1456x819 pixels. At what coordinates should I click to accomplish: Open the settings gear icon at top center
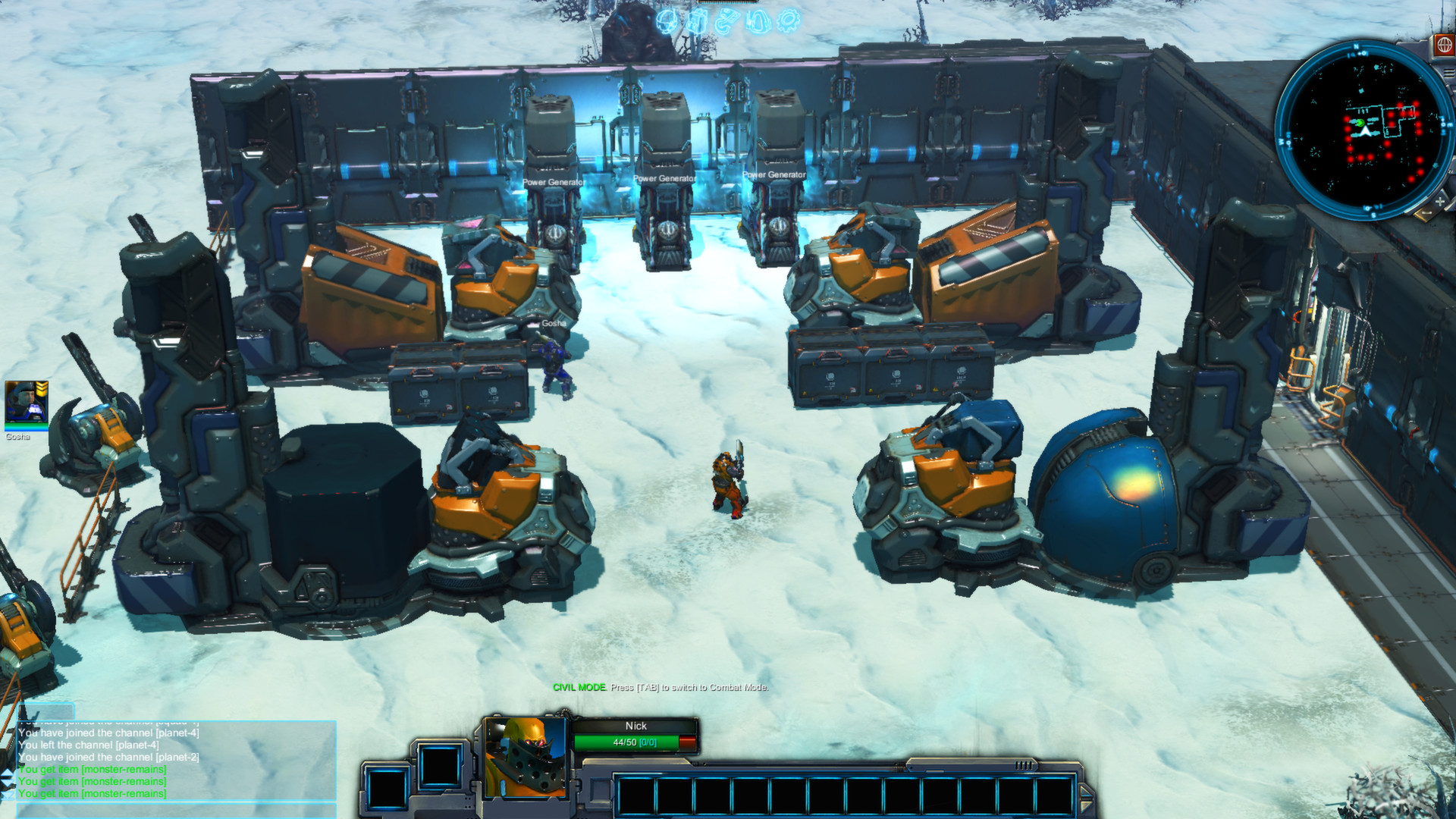coord(789,20)
